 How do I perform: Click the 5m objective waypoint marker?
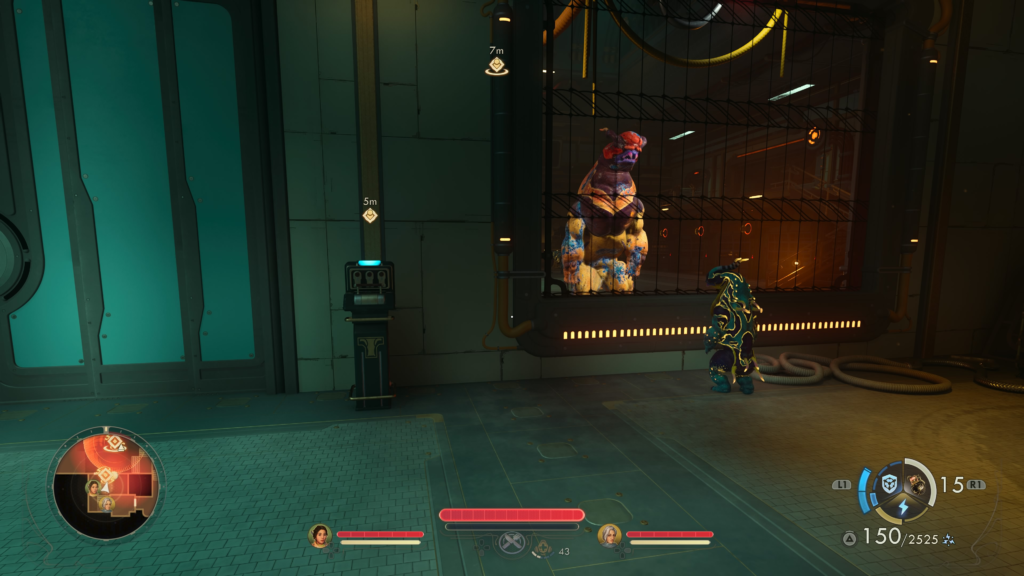point(370,214)
